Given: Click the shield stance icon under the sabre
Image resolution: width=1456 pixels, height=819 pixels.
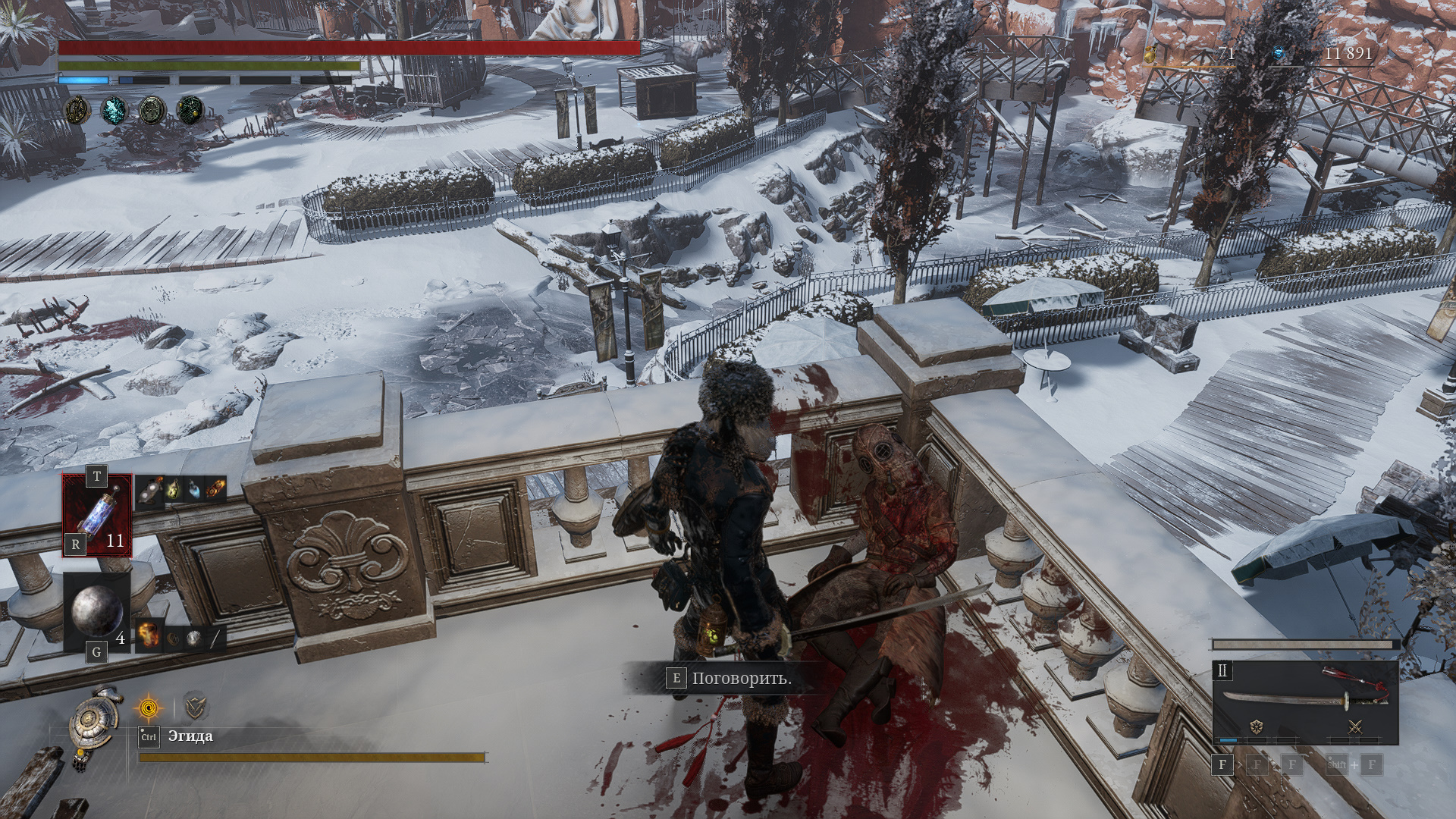Looking at the screenshot, I should tap(1256, 727).
